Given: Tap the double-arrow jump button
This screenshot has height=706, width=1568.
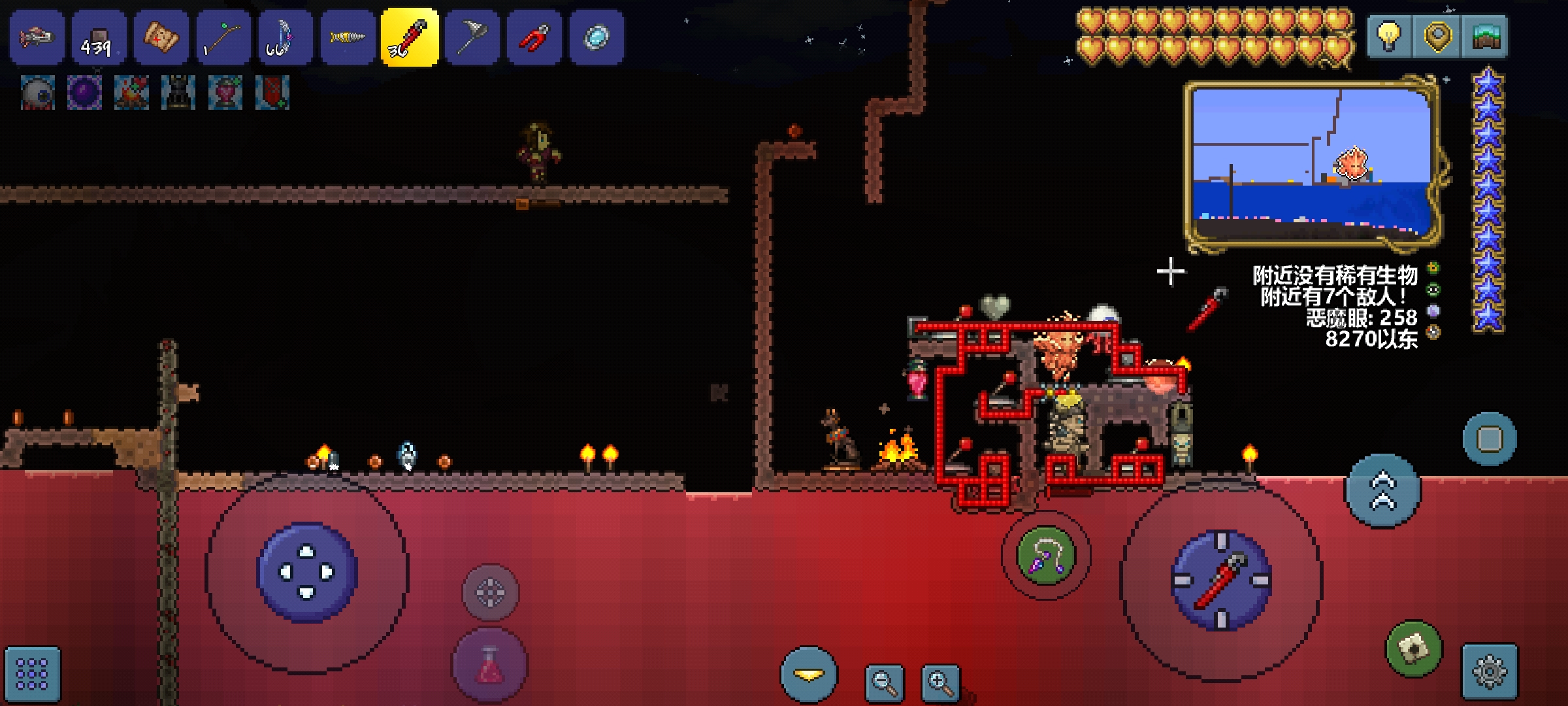Looking at the screenshot, I should pyautogui.click(x=1382, y=491).
